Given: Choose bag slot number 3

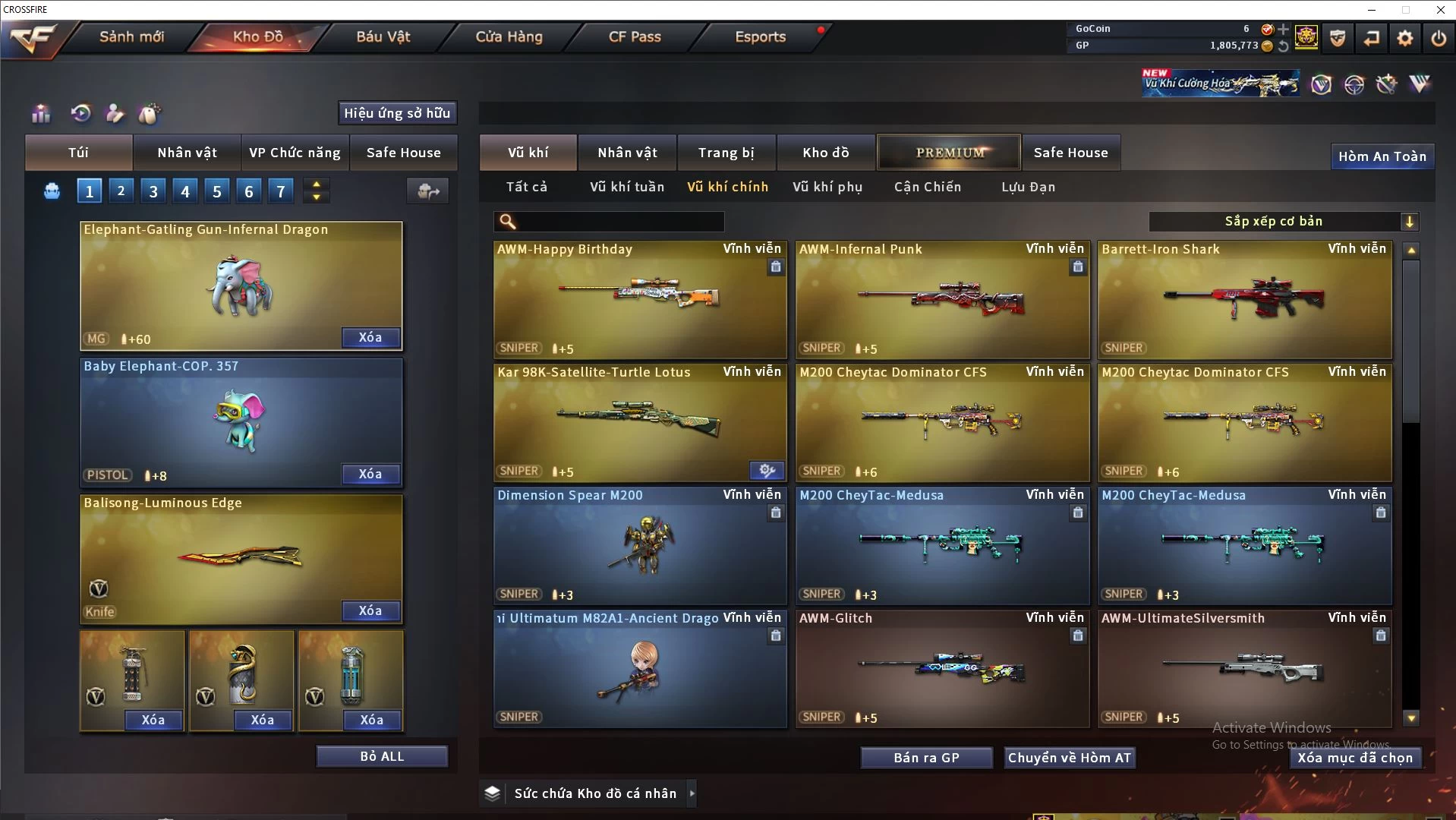Looking at the screenshot, I should point(153,191).
